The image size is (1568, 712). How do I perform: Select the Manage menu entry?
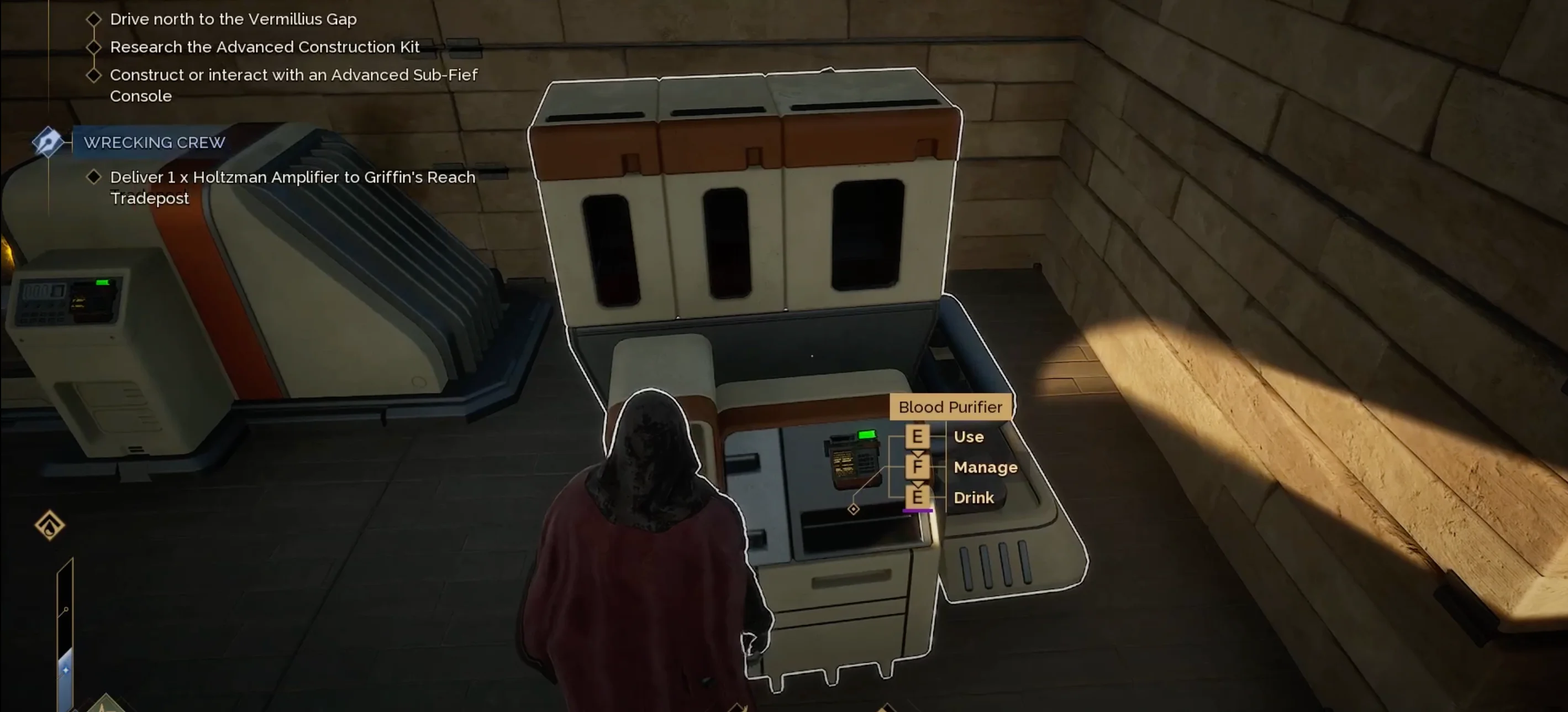(986, 467)
